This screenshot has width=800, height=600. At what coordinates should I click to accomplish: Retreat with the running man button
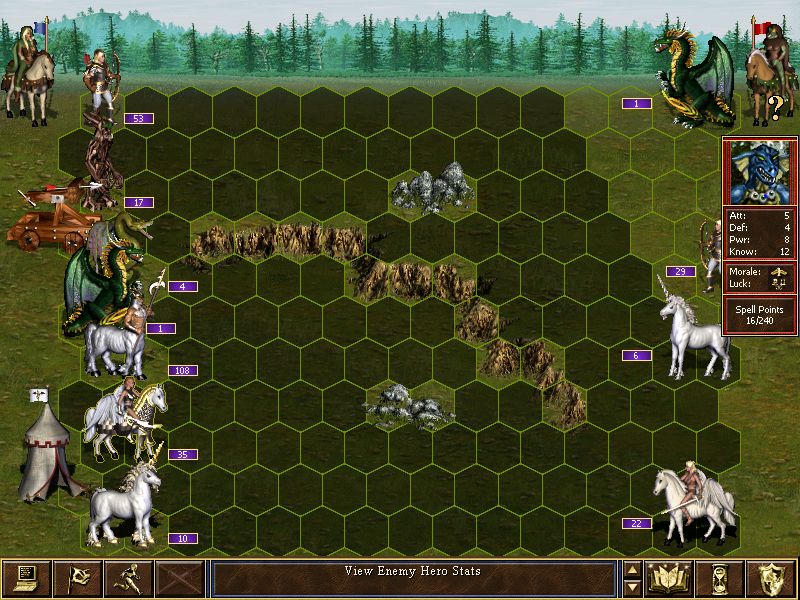tap(129, 578)
